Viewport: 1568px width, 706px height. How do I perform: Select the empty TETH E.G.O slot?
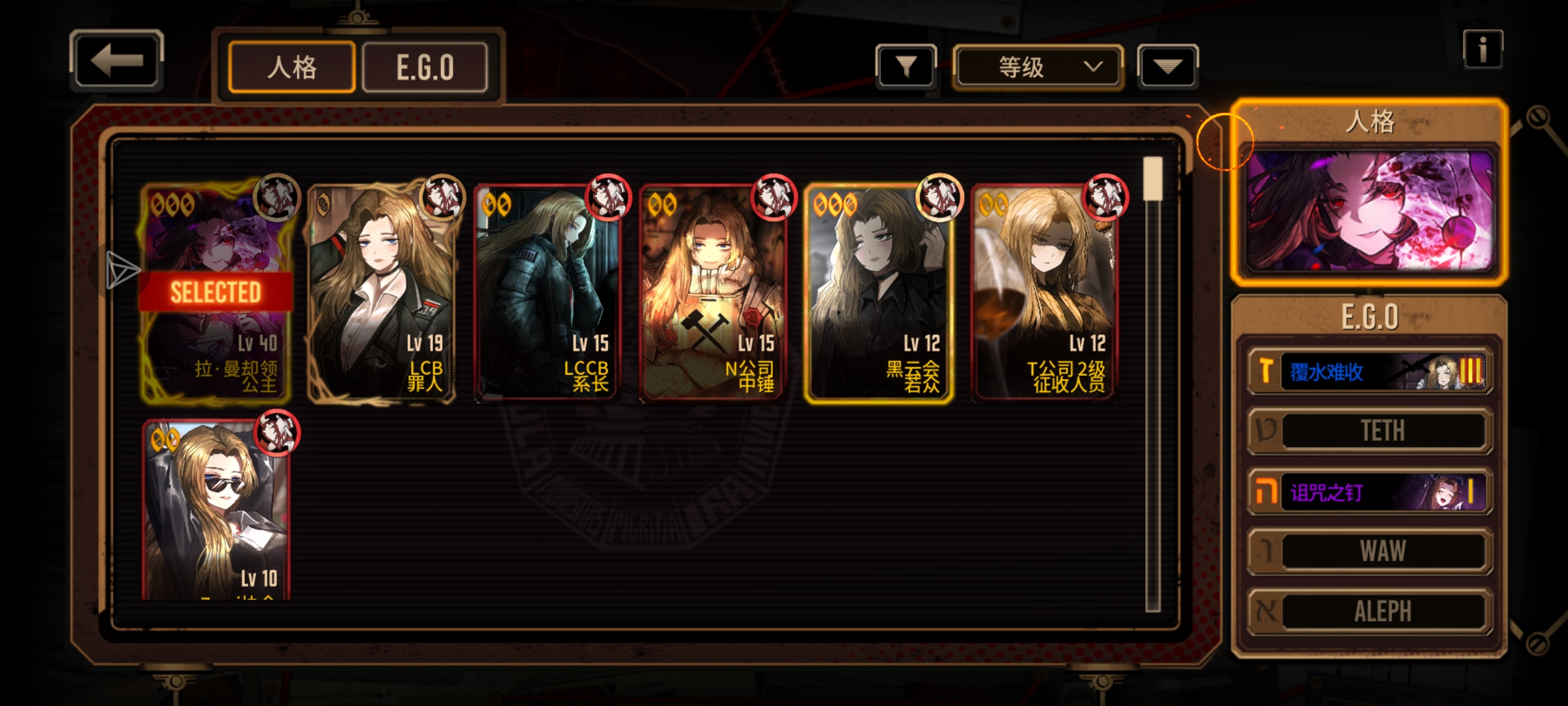(x=1371, y=431)
